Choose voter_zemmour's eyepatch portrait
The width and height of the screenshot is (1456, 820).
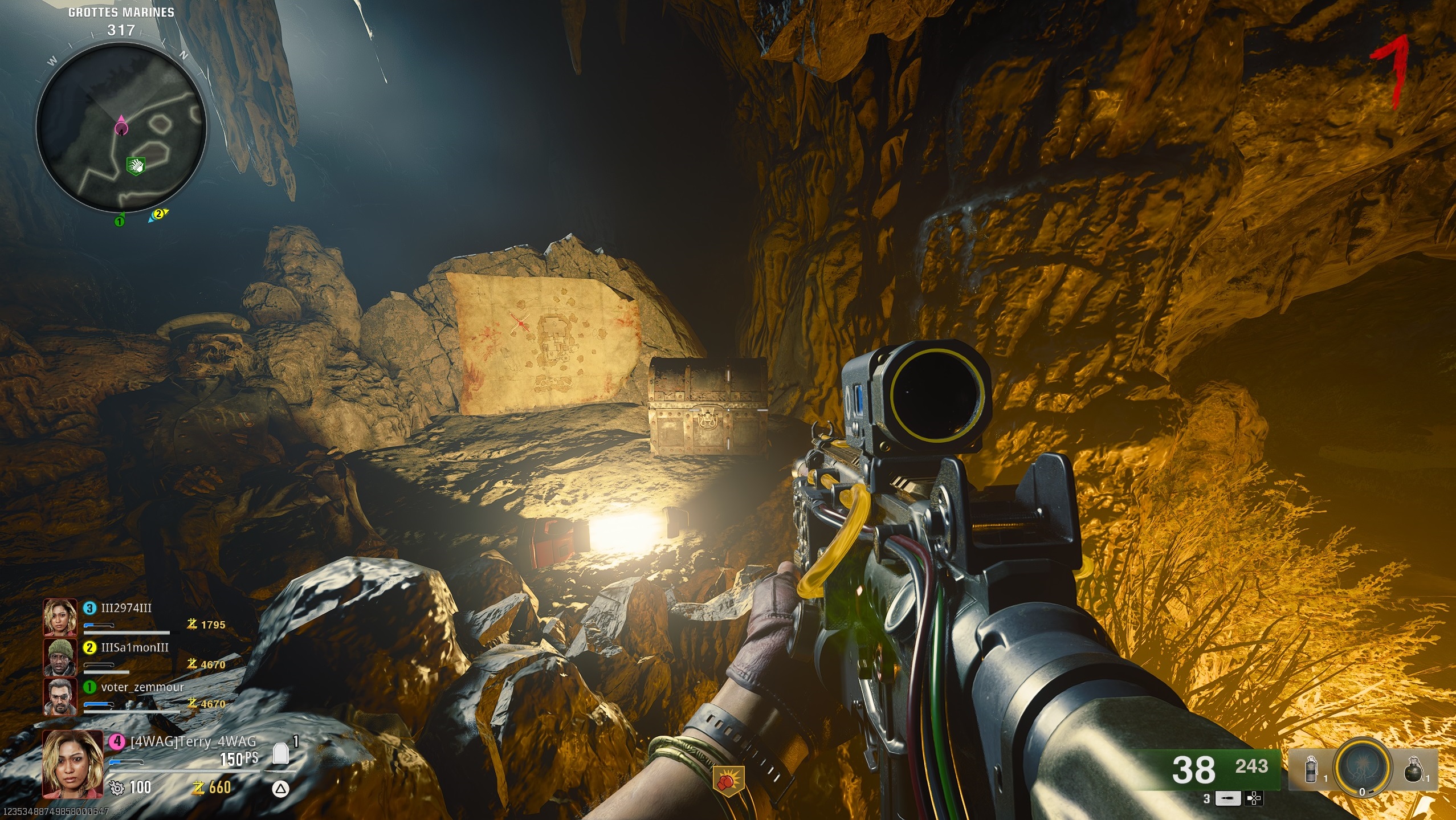pyautogui.click(x=60, y=696)
